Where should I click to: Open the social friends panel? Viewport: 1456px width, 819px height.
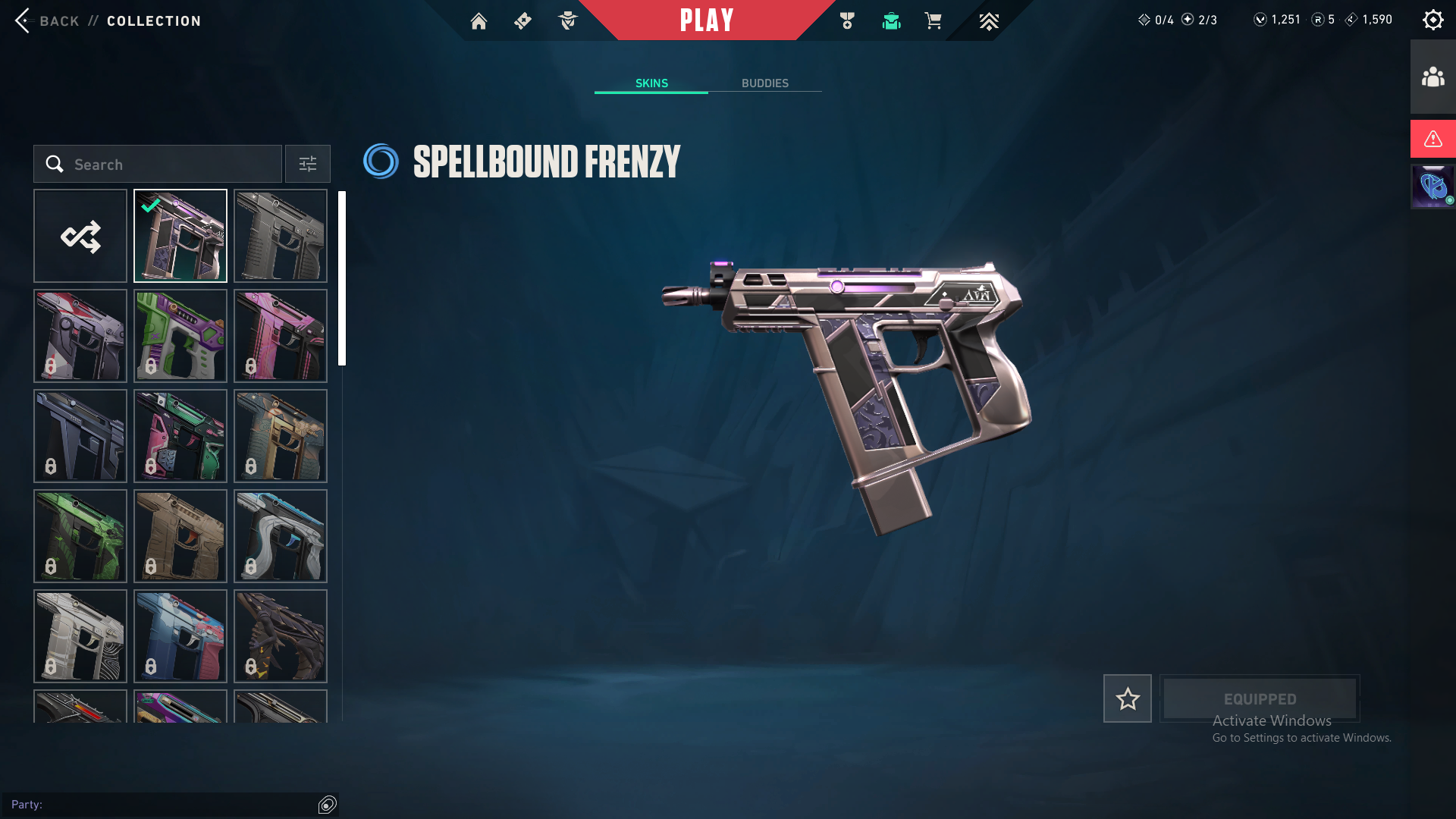tap(1432, 77)
